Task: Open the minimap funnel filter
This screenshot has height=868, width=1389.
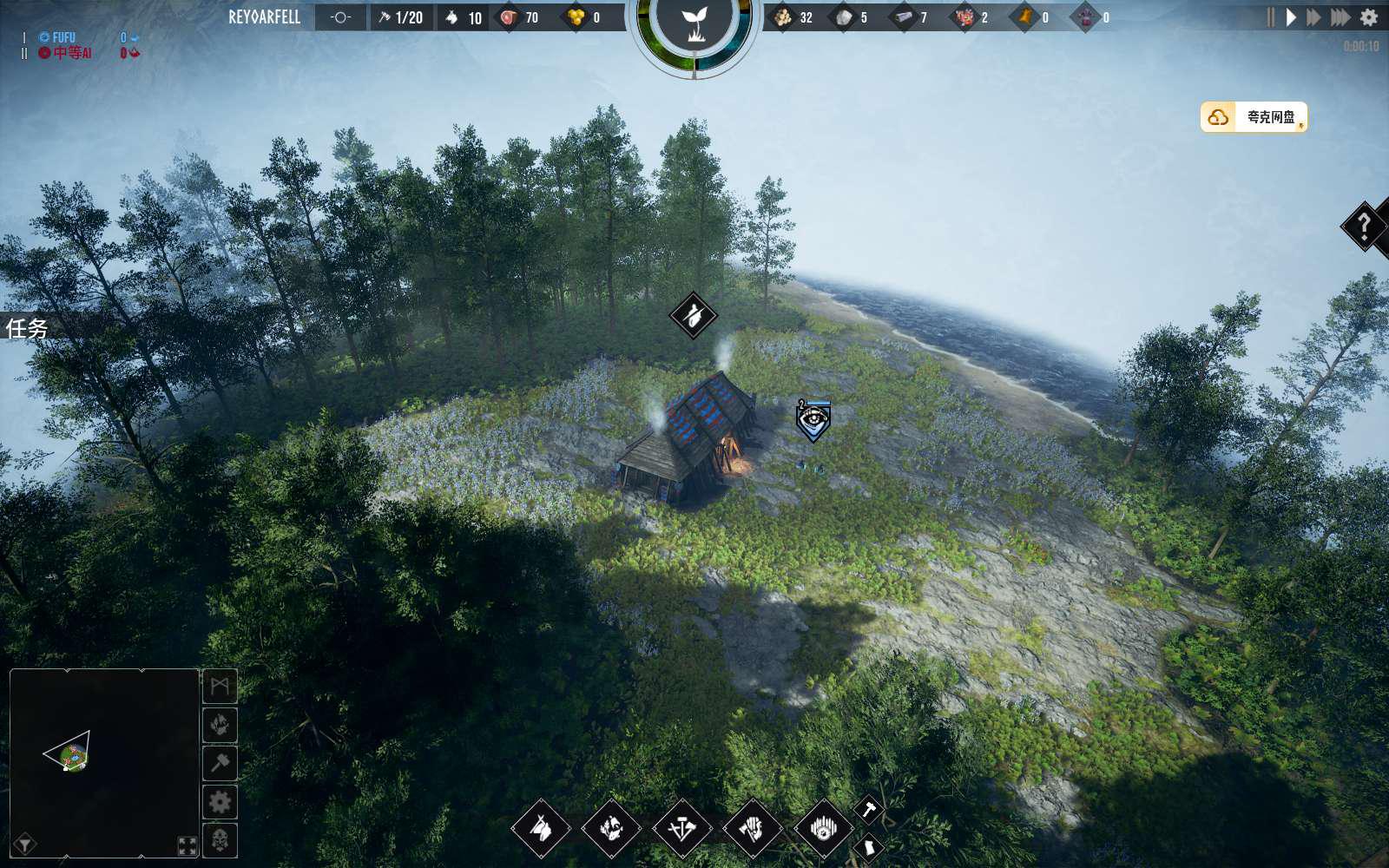Action: [24, 844]
